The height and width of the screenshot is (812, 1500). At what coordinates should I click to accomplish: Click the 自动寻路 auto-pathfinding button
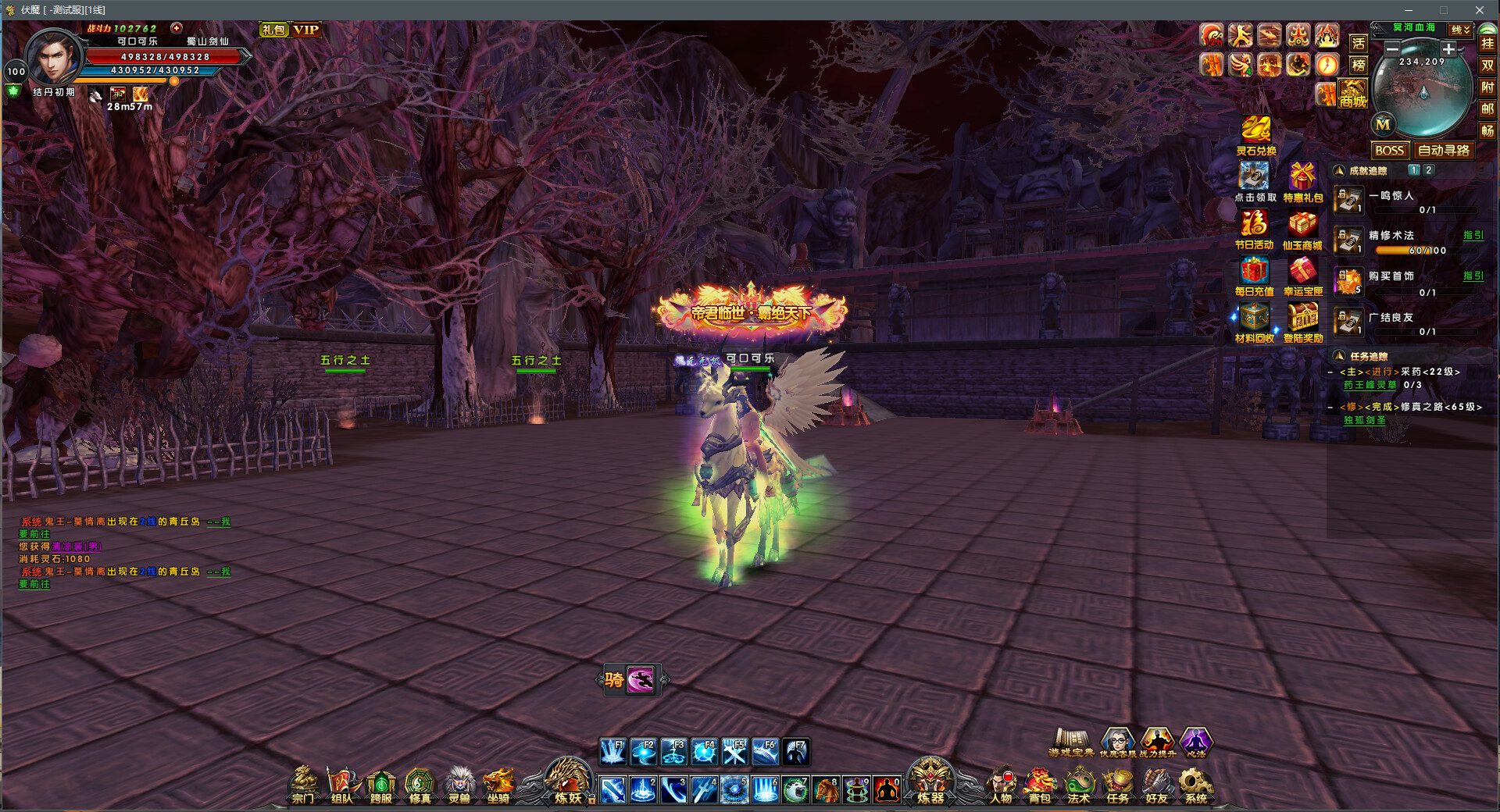tap(1444, 150)
